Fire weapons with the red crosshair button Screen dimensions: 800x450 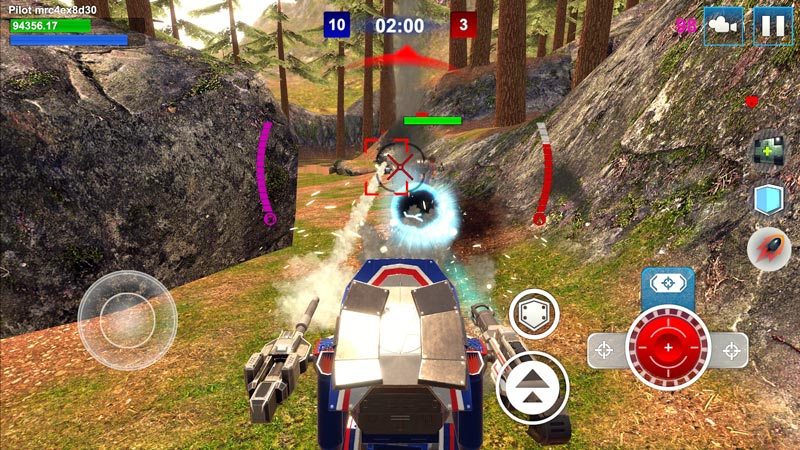(x=667, y=348)
